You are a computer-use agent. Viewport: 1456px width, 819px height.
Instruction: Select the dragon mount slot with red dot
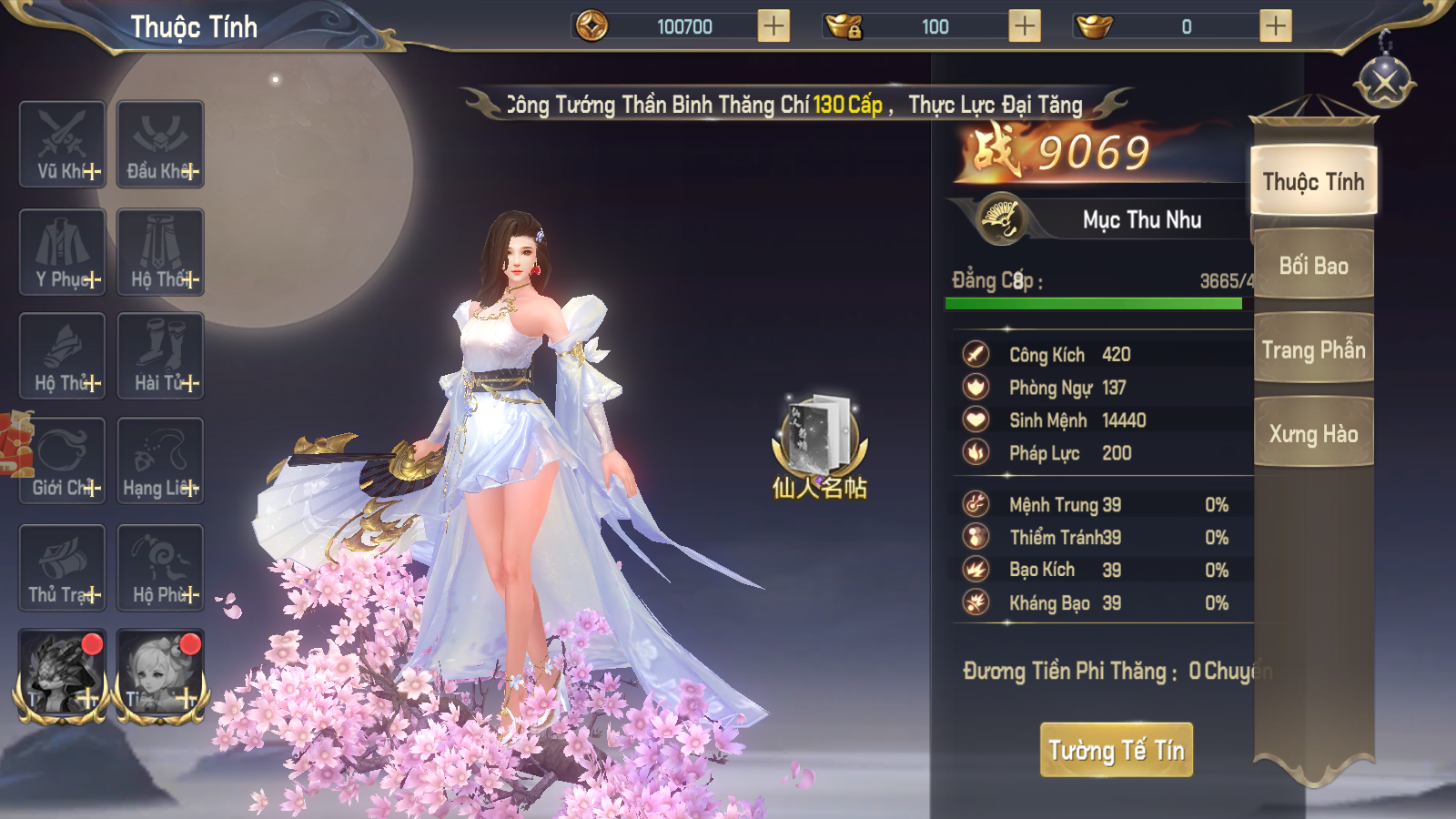[x=62, y=674]
